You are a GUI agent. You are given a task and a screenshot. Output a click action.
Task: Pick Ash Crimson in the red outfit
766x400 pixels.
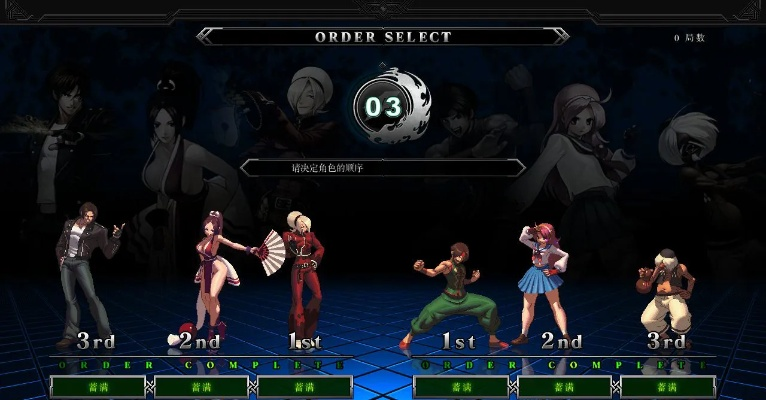pos(301,275)
